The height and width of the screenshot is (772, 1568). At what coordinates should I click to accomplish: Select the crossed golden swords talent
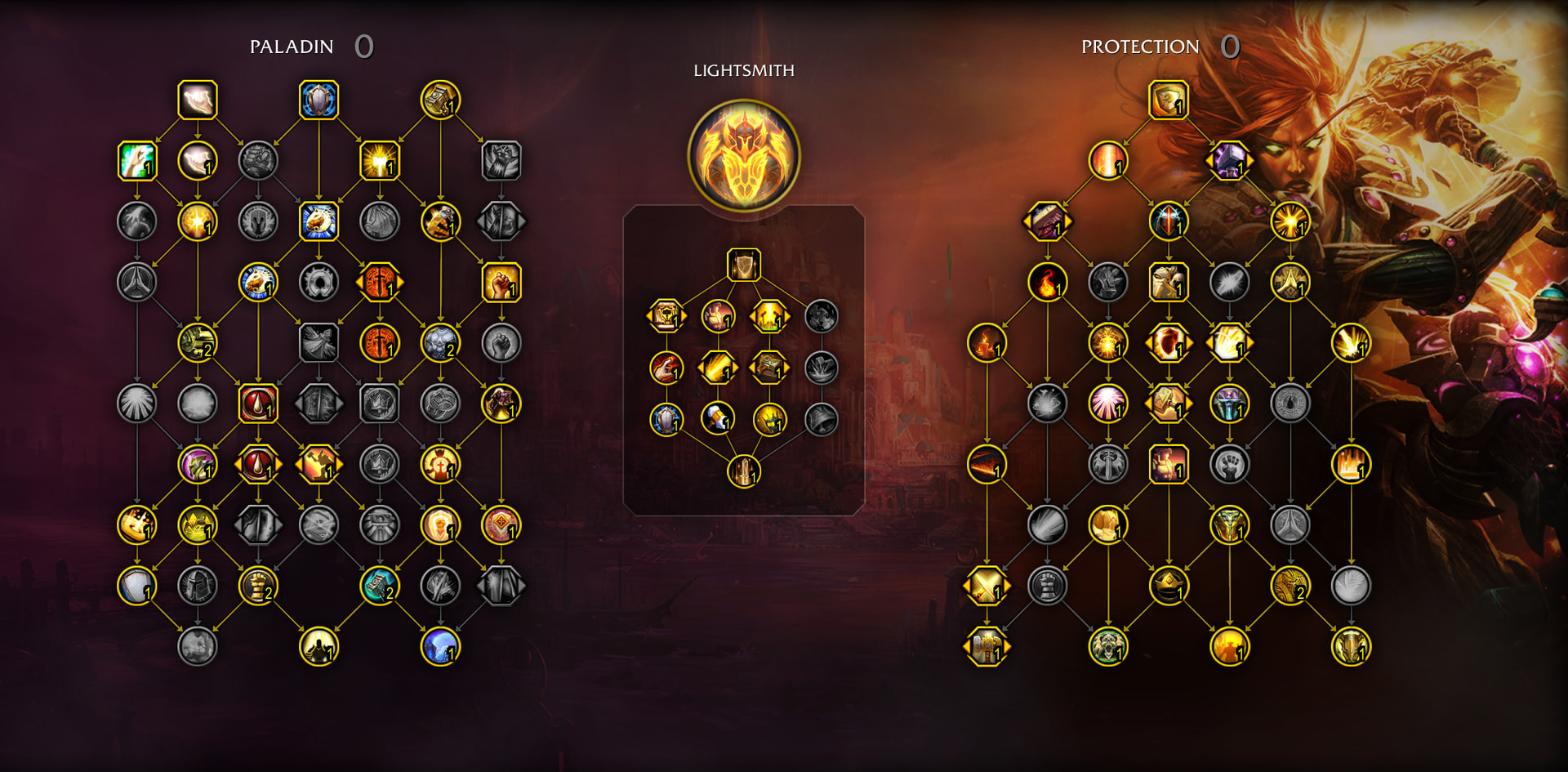coord(987,586)
